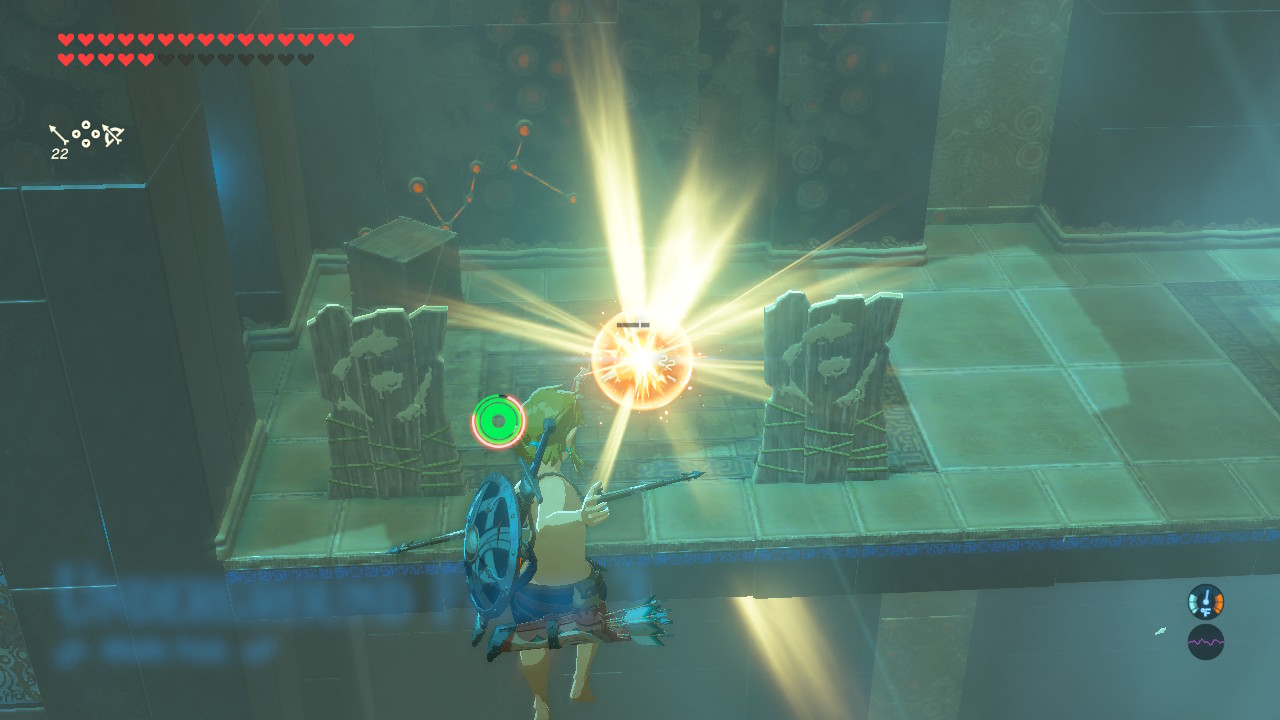Click the arrow count number 22
The image size is (1280, 720).
[57, 155]
